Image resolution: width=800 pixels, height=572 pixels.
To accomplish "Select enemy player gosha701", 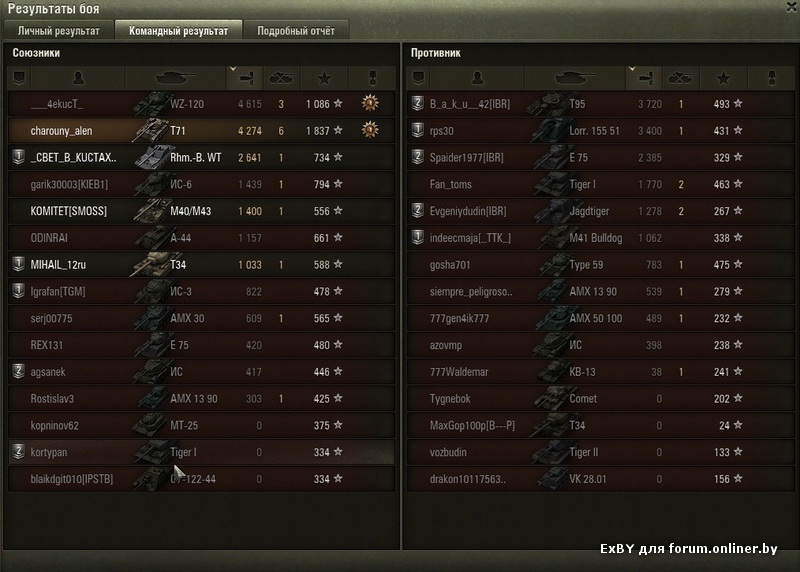I will click(598, 265).
